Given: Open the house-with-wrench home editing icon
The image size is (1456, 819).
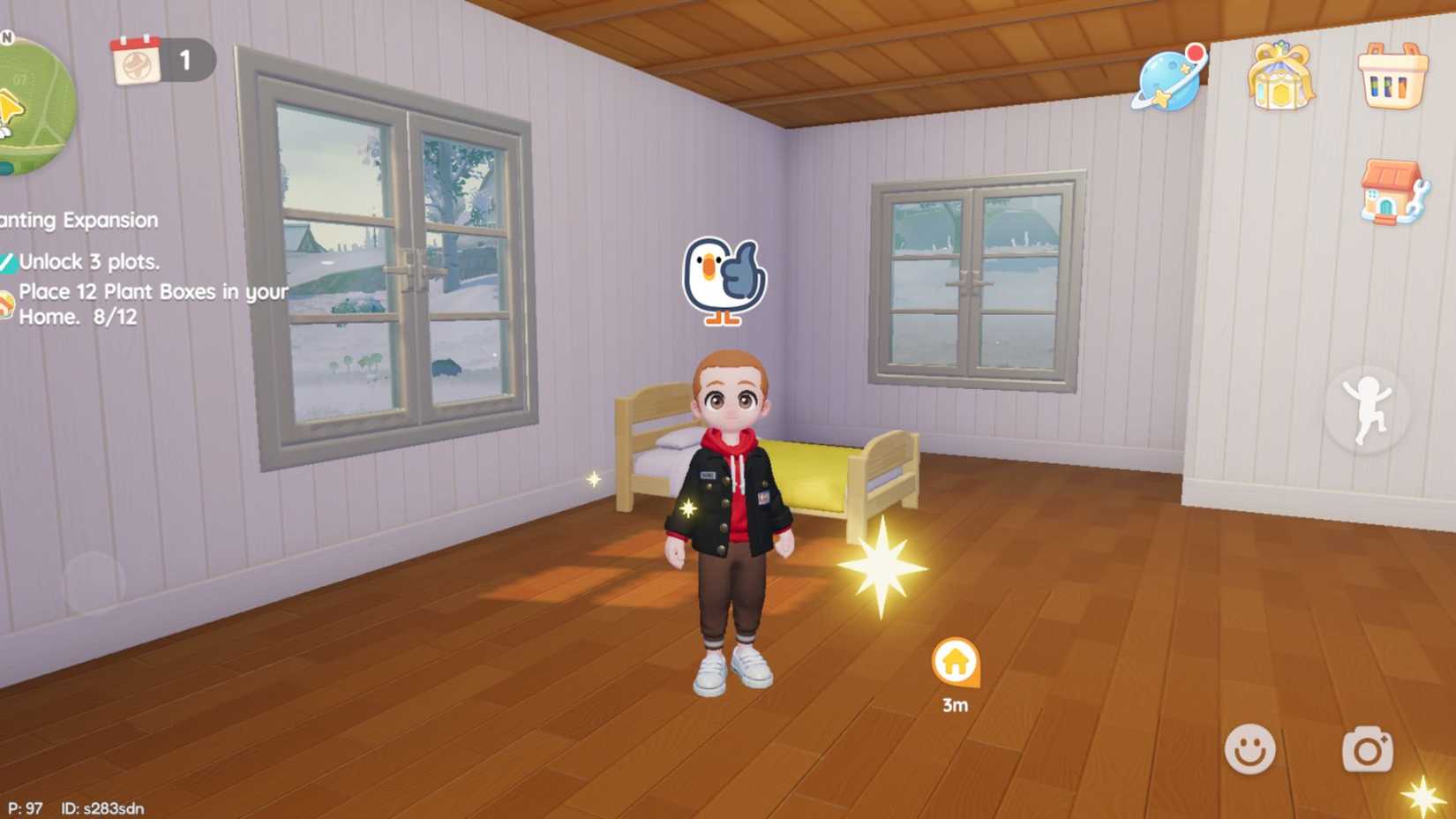Looking at the screenshot, I should [1391, 191].
